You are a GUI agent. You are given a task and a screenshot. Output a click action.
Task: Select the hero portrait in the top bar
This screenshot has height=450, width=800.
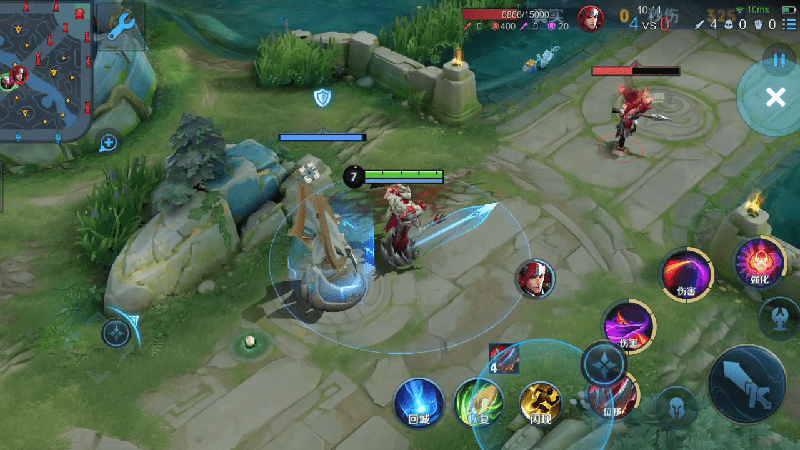click(590, 18)
